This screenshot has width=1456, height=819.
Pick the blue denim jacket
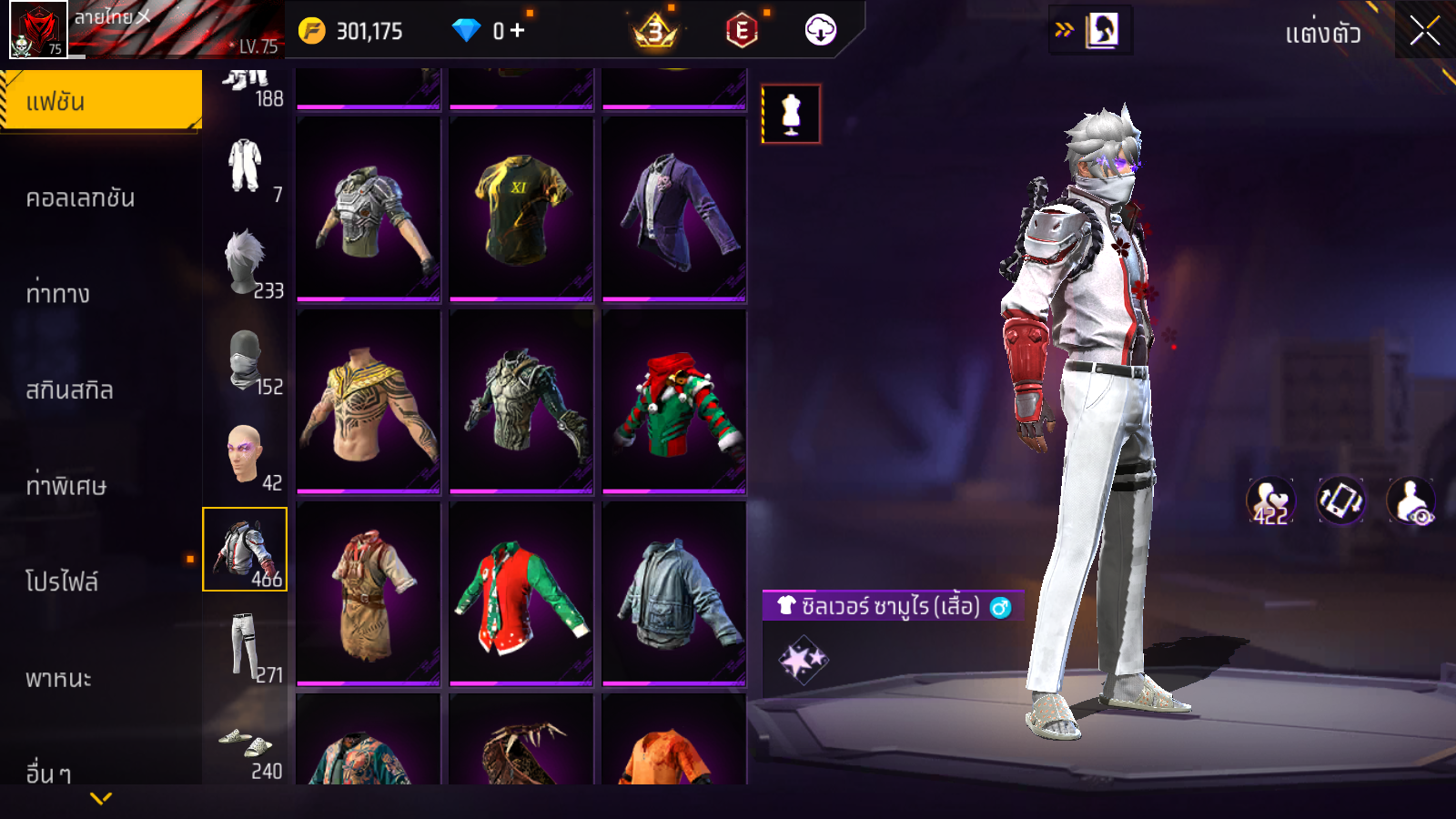674,594
